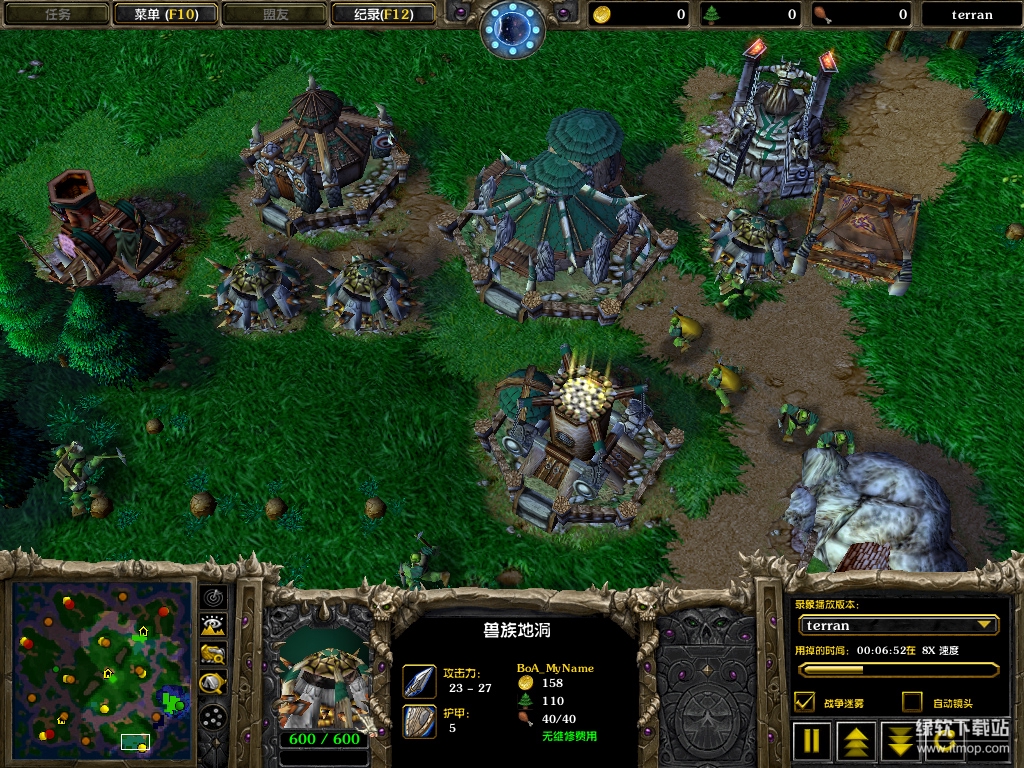Toggle minimap ally color mode
The width and height of the screenshot is (1024, 768).
(213, 654)
